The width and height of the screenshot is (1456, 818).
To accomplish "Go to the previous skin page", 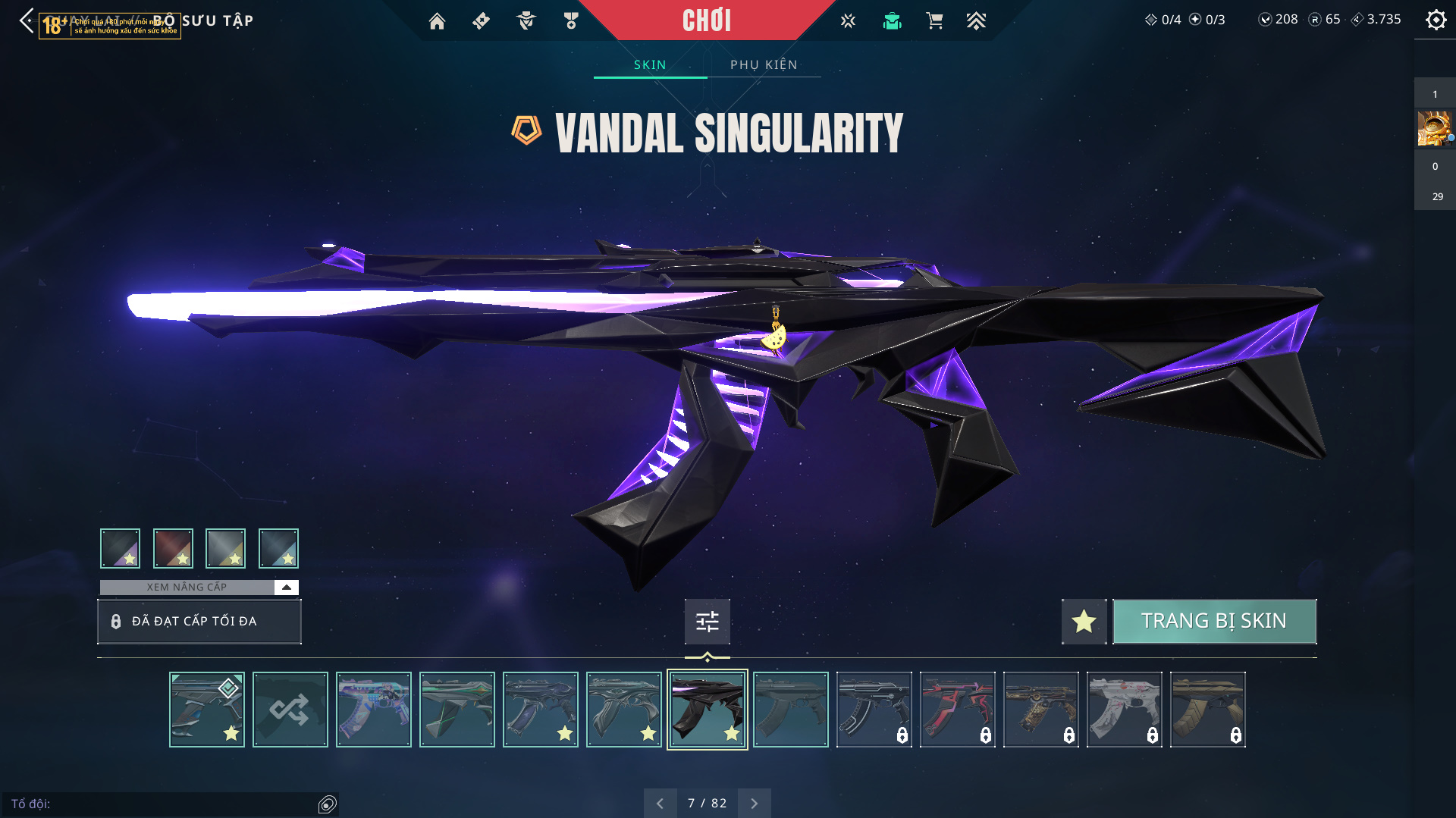I will (x=660, y=803).
